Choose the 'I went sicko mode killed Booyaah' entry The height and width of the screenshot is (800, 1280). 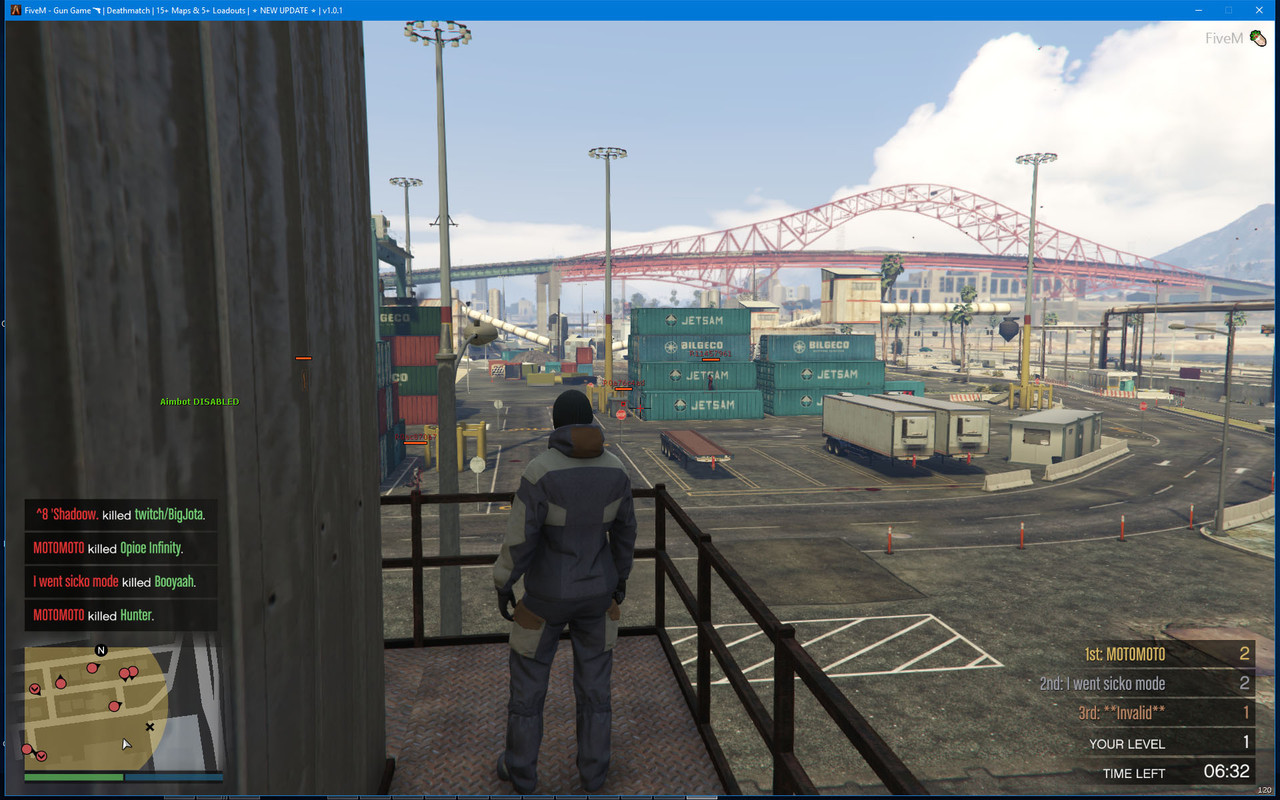120,581
